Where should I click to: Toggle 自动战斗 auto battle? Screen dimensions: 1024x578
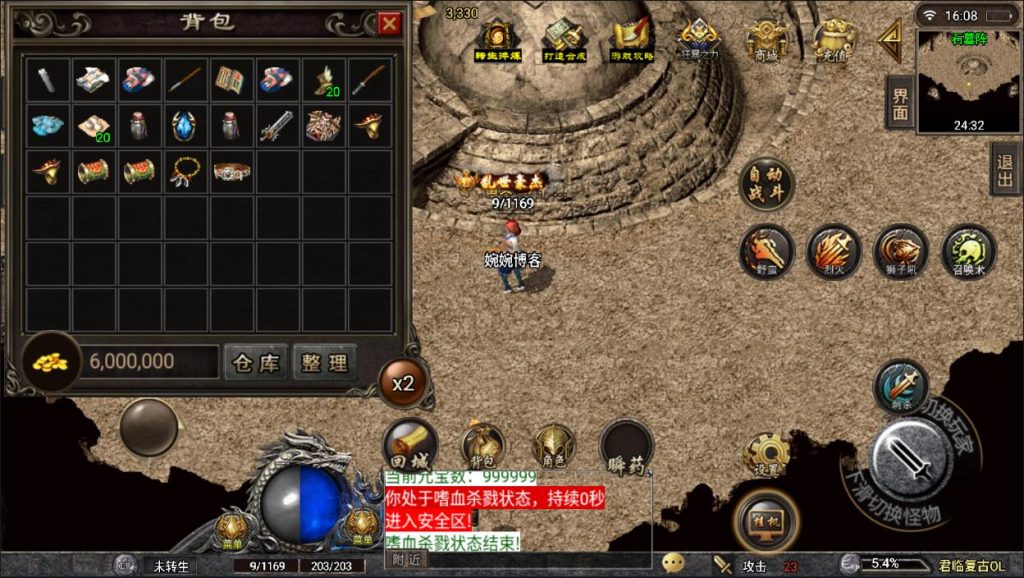tap(766, 185)
